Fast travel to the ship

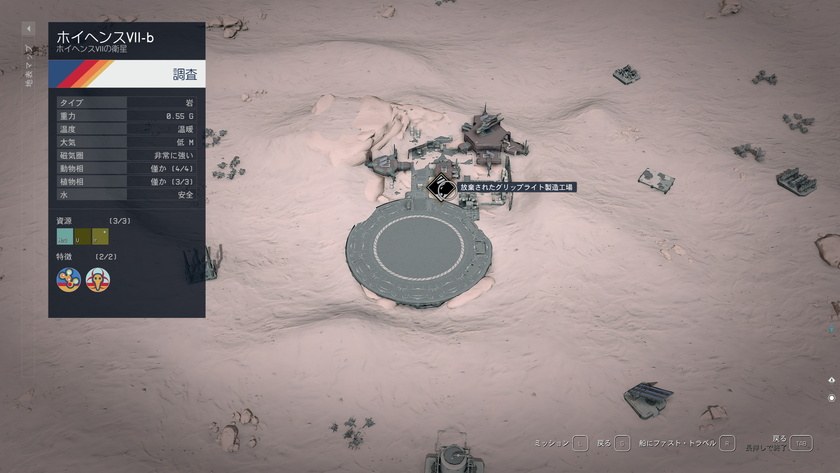[727, 442]
